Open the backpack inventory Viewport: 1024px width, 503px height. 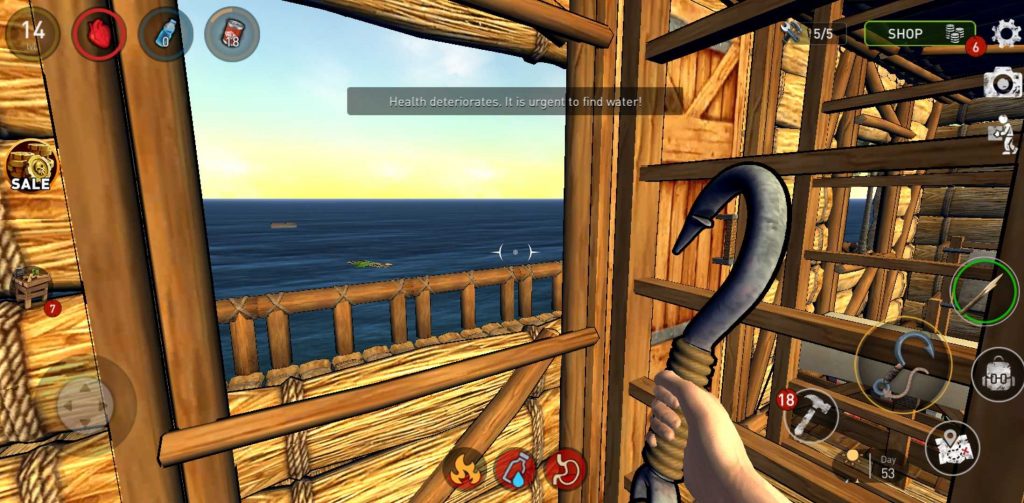pyautogui.click(x=996, y=374)
